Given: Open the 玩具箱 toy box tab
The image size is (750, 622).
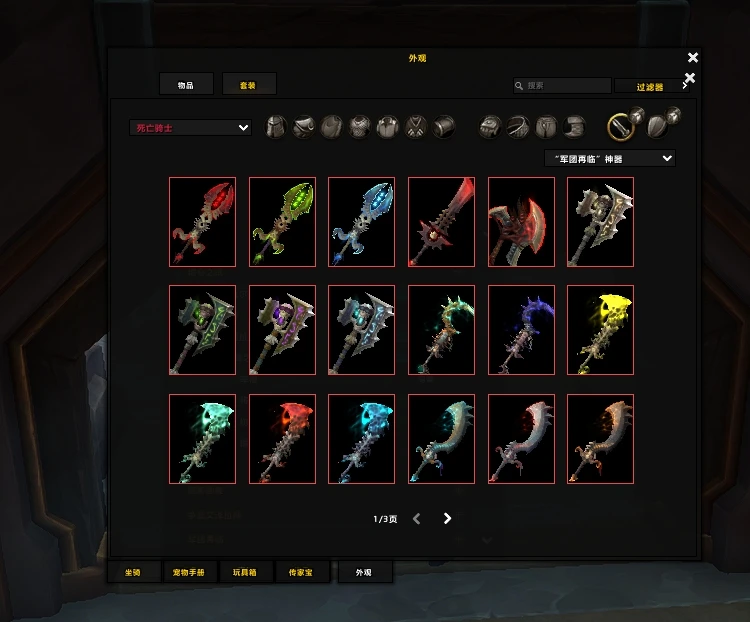Looking at the screenshot, I should [x=245, y=572].
